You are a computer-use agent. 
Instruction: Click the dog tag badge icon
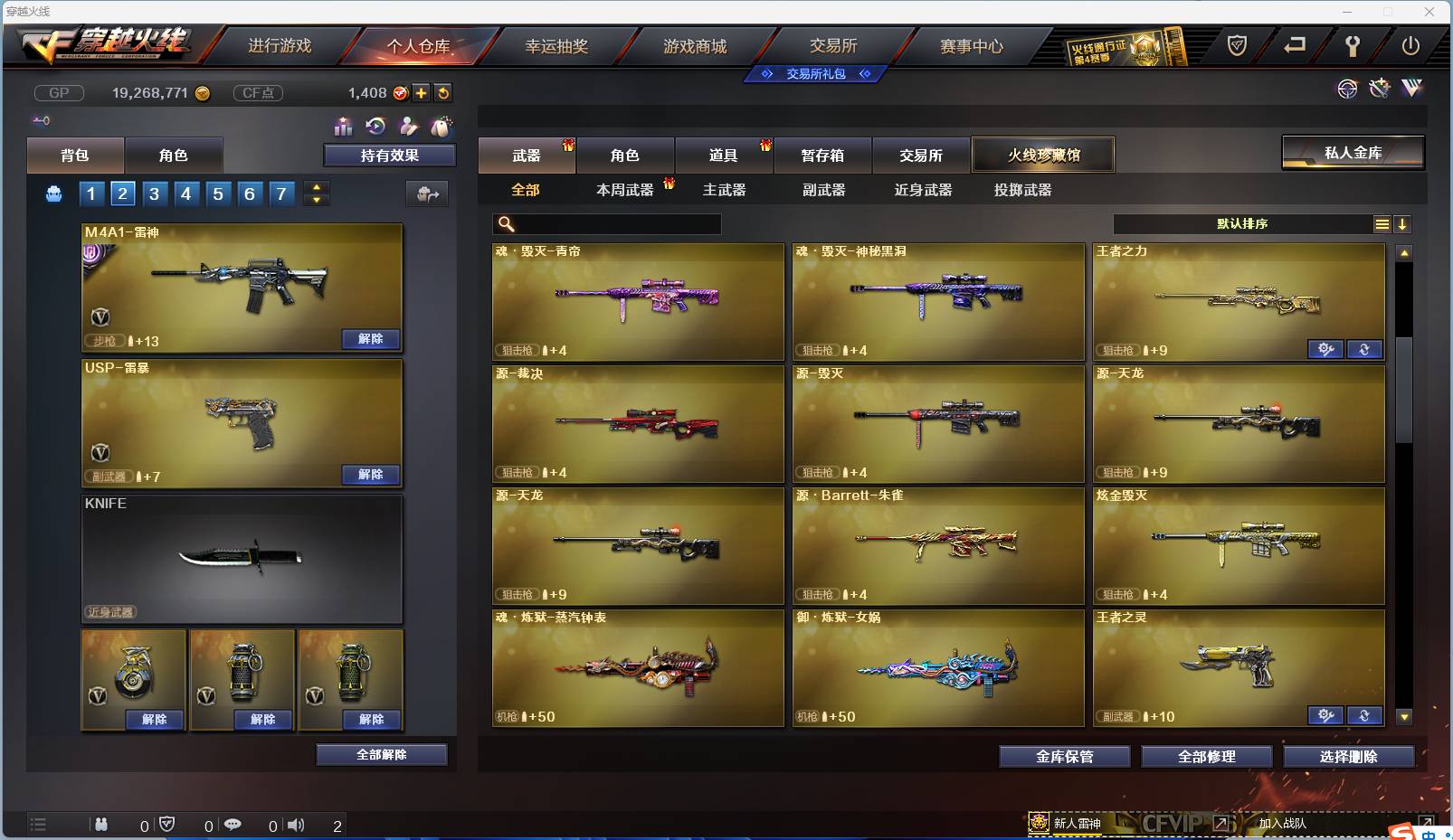tap(442, 127)
